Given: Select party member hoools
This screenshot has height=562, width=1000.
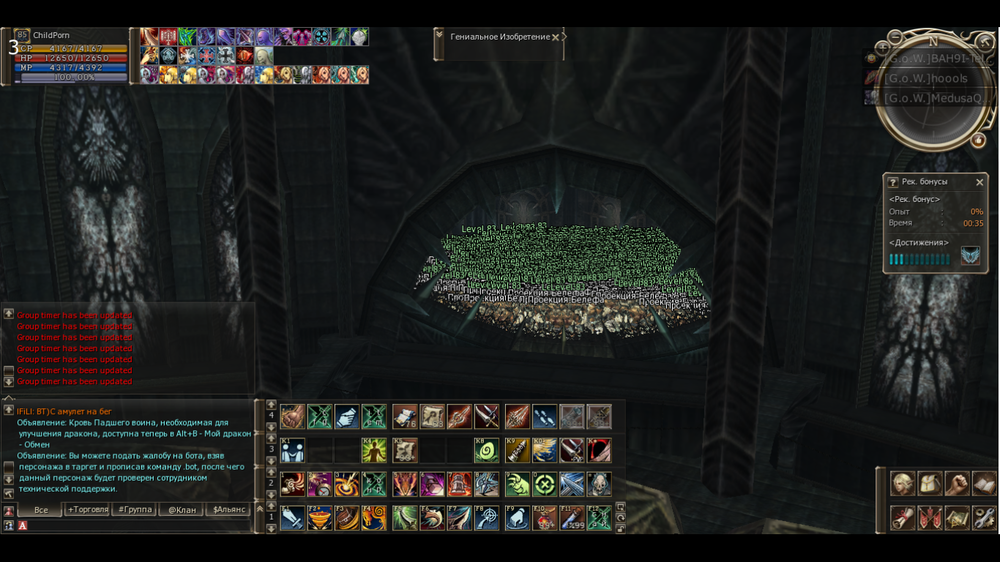Looking at the screenshot, I should [926, 78].
